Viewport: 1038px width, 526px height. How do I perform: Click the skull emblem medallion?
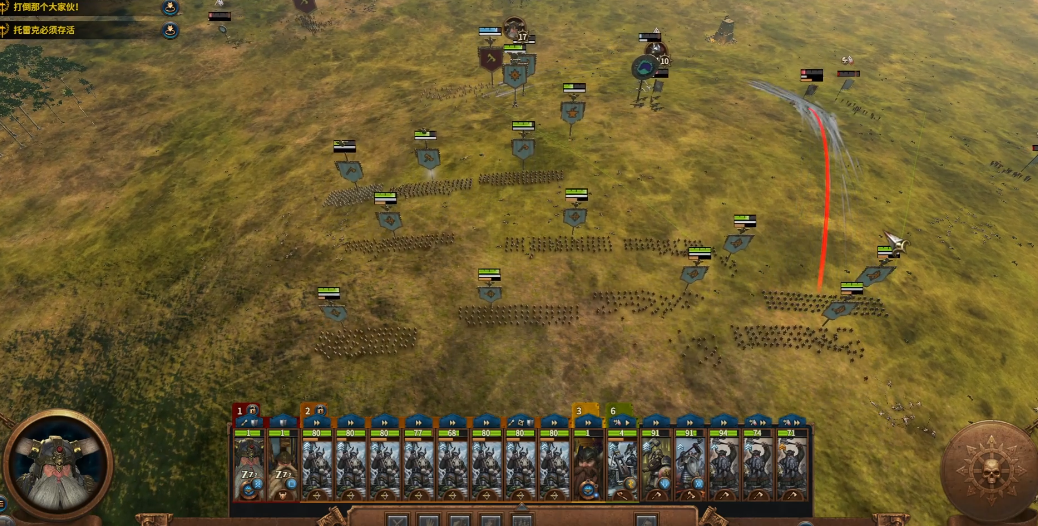coord(989,469)
